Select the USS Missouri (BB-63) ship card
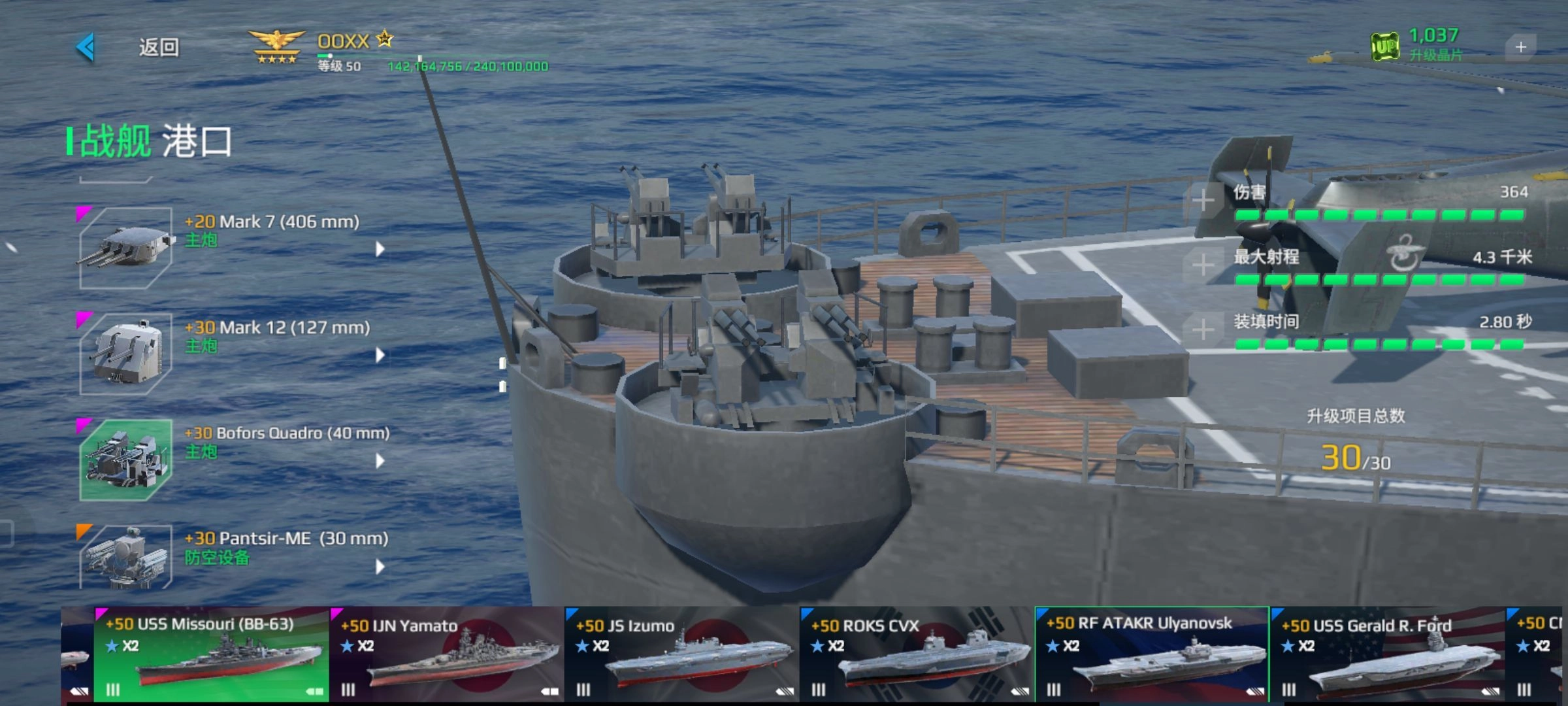Viewport: 1568px width, 706px height. pos(211,655)
